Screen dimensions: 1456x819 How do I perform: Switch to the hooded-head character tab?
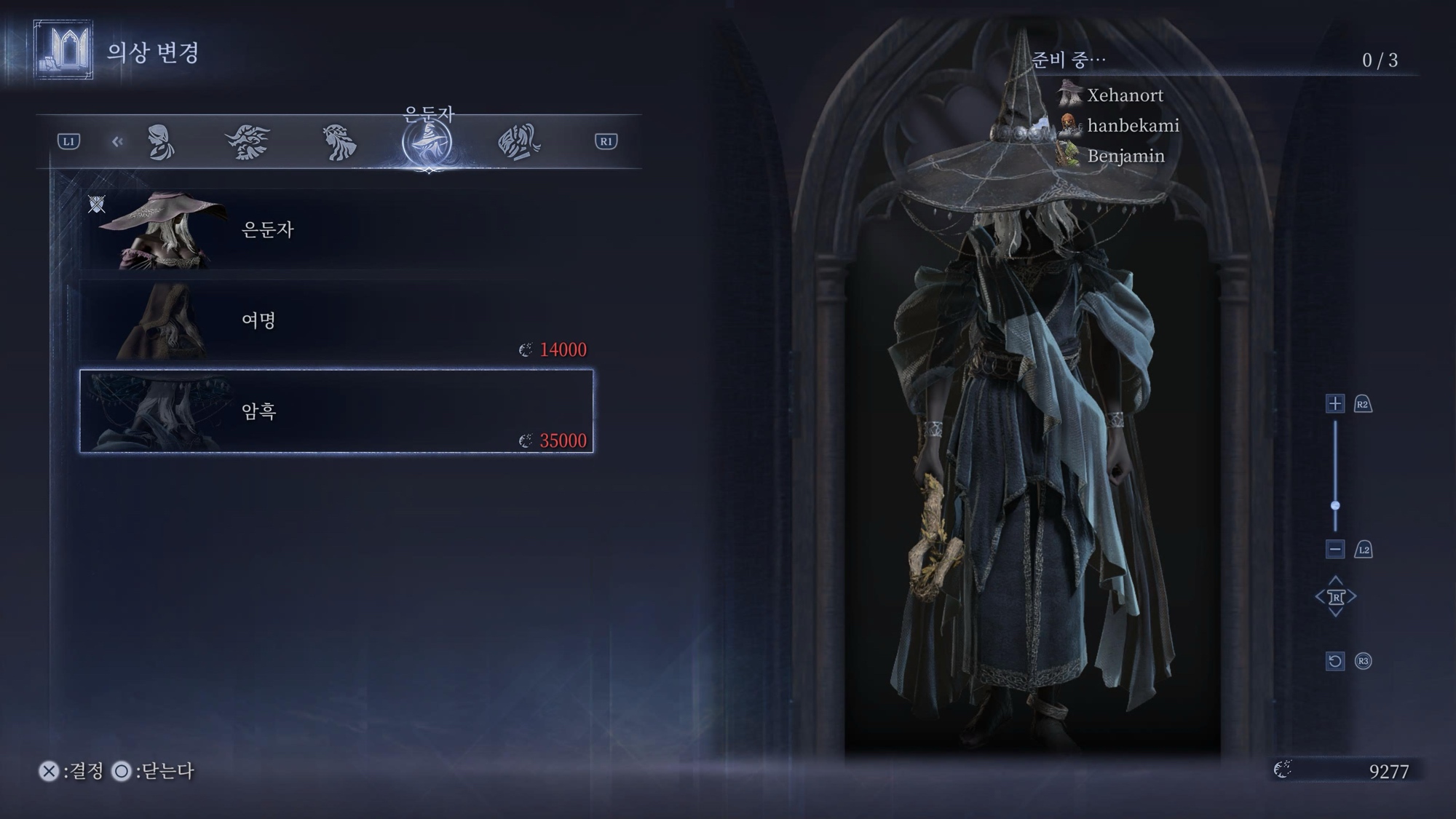point(161,141)
